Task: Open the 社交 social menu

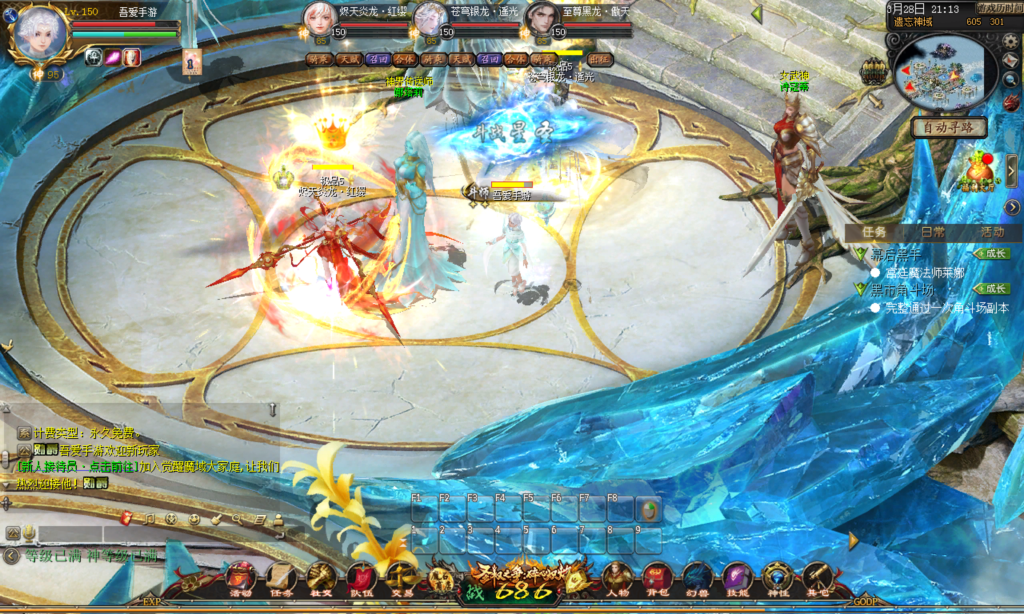Action: 320,579
